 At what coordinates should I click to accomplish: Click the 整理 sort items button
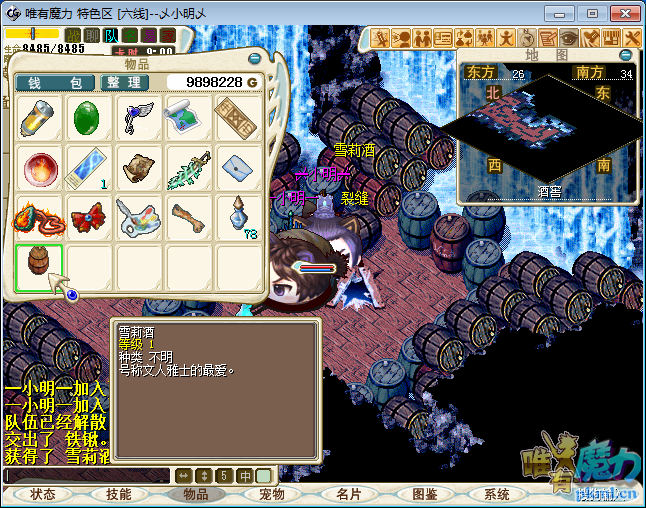point(125,82)
